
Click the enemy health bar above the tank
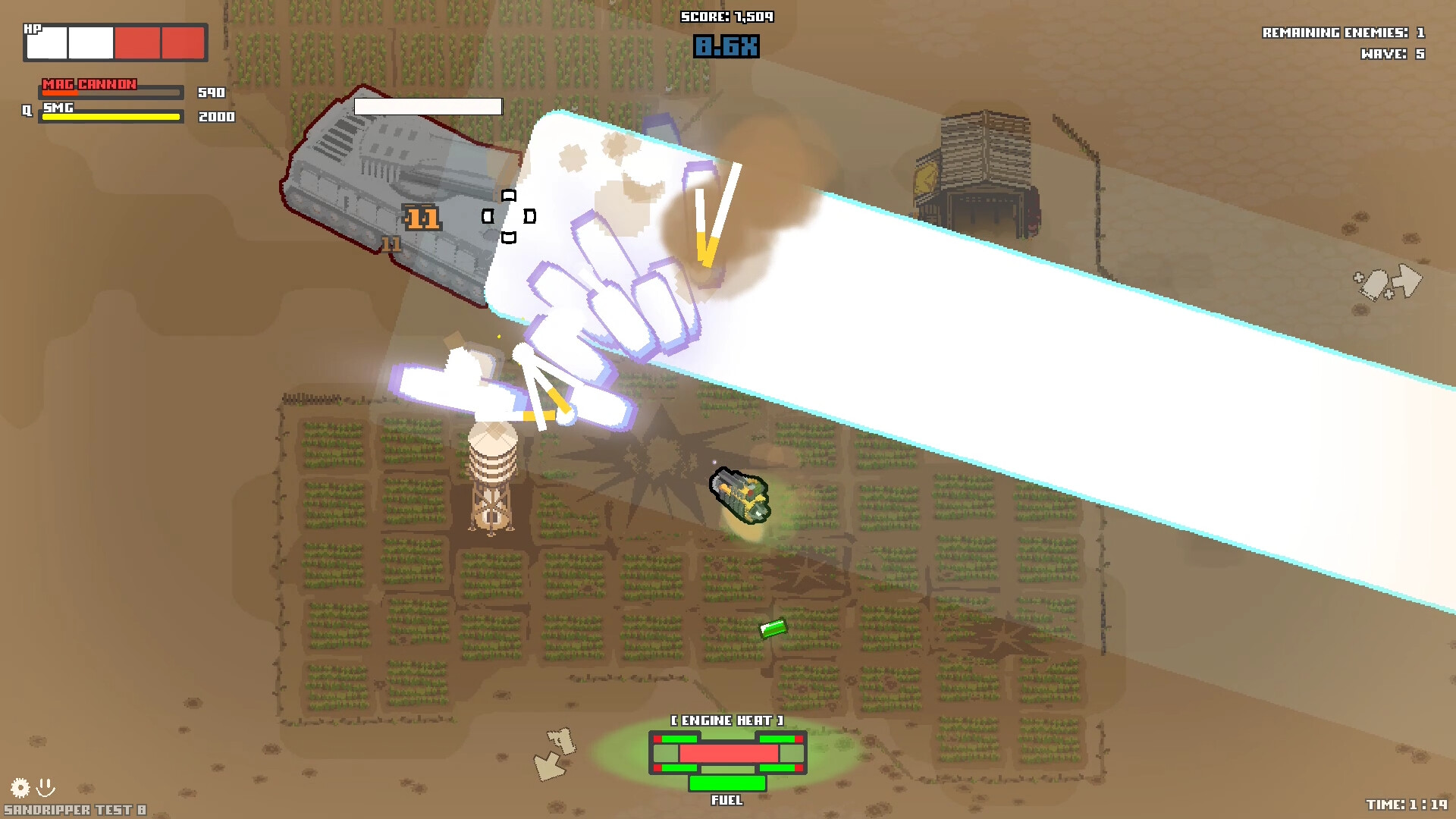point(427,107)
